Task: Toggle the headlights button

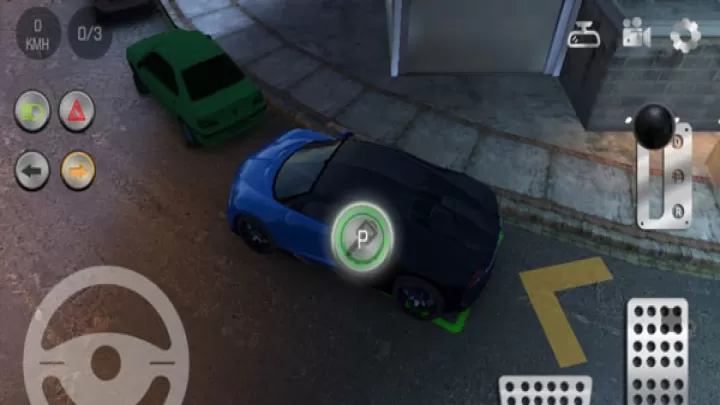Action: click(32, 111)
